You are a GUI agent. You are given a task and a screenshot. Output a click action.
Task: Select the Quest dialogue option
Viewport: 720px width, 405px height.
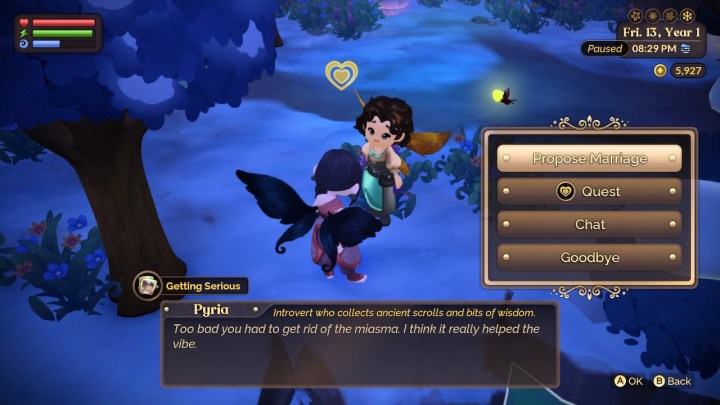pyautogui.click(x=590, y=191)
